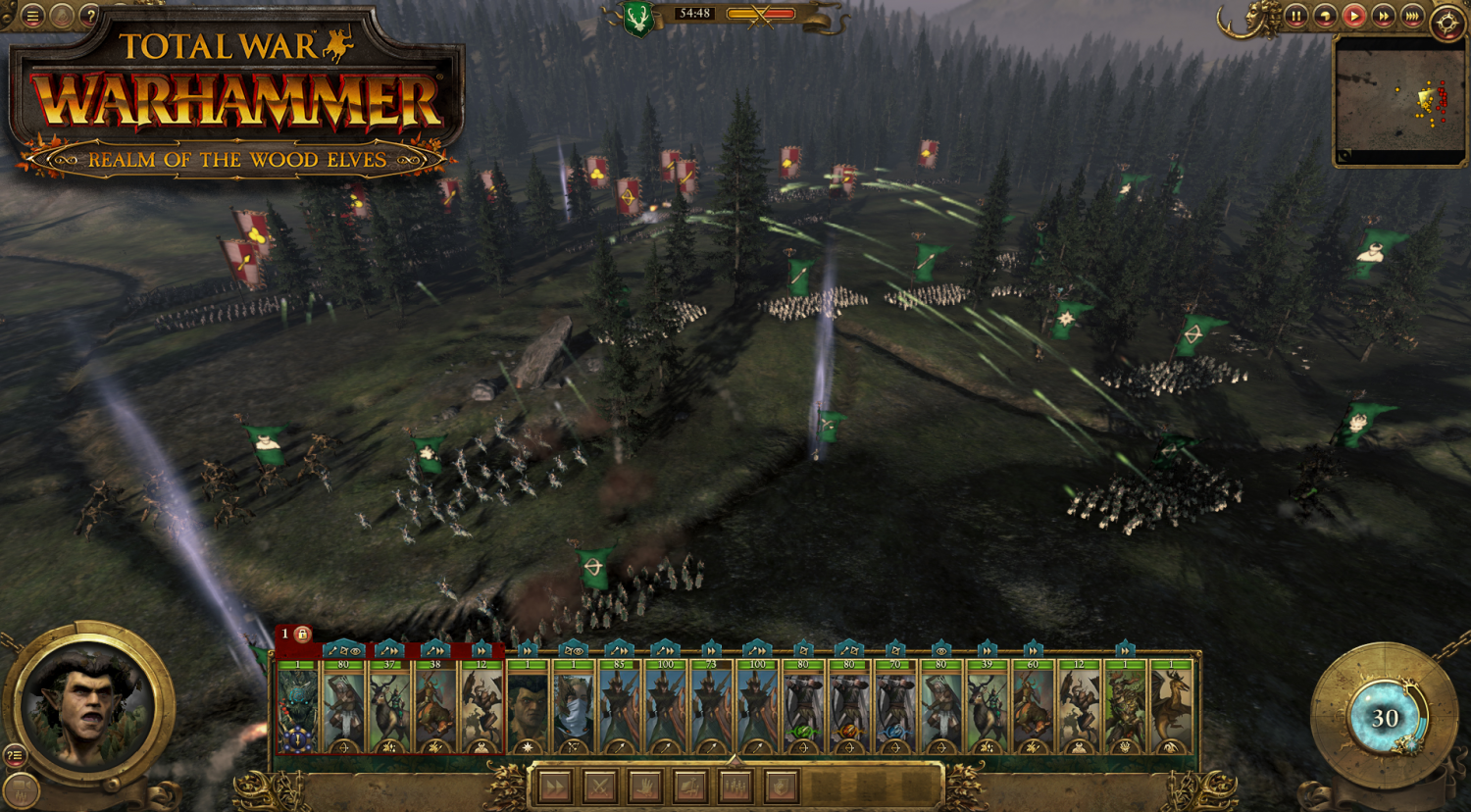Unlock unit group one via the padlock
Screen dimensions: 1471x812
tap(305, 635)
